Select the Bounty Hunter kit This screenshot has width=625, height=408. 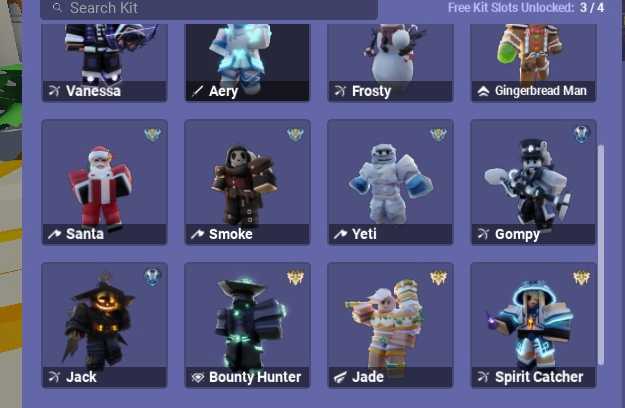pyautogui.click(x=247, y=324)
